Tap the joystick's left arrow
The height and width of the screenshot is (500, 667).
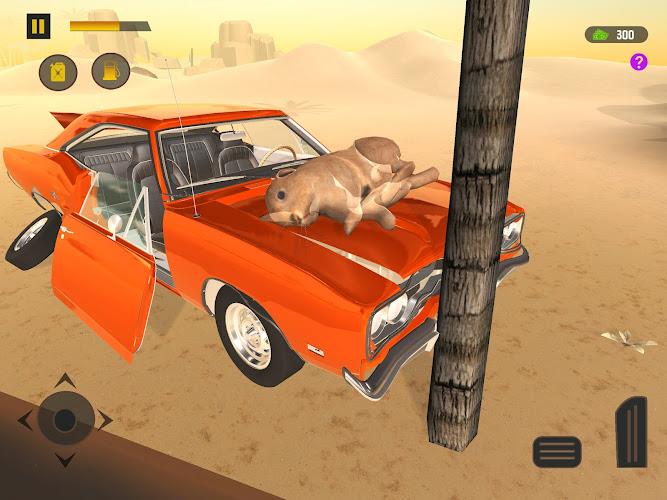[24, 420]
